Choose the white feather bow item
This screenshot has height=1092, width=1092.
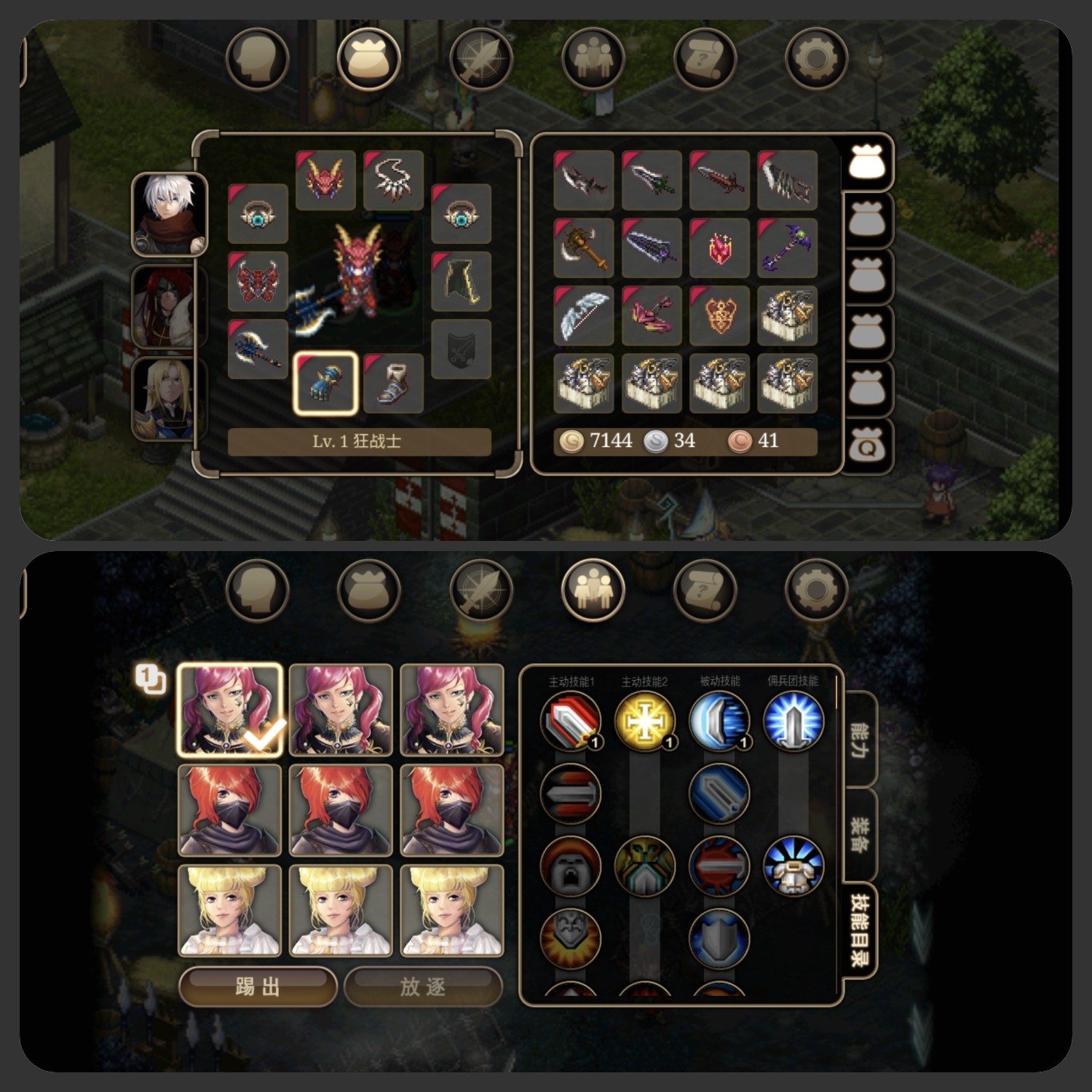coord(584,315)
